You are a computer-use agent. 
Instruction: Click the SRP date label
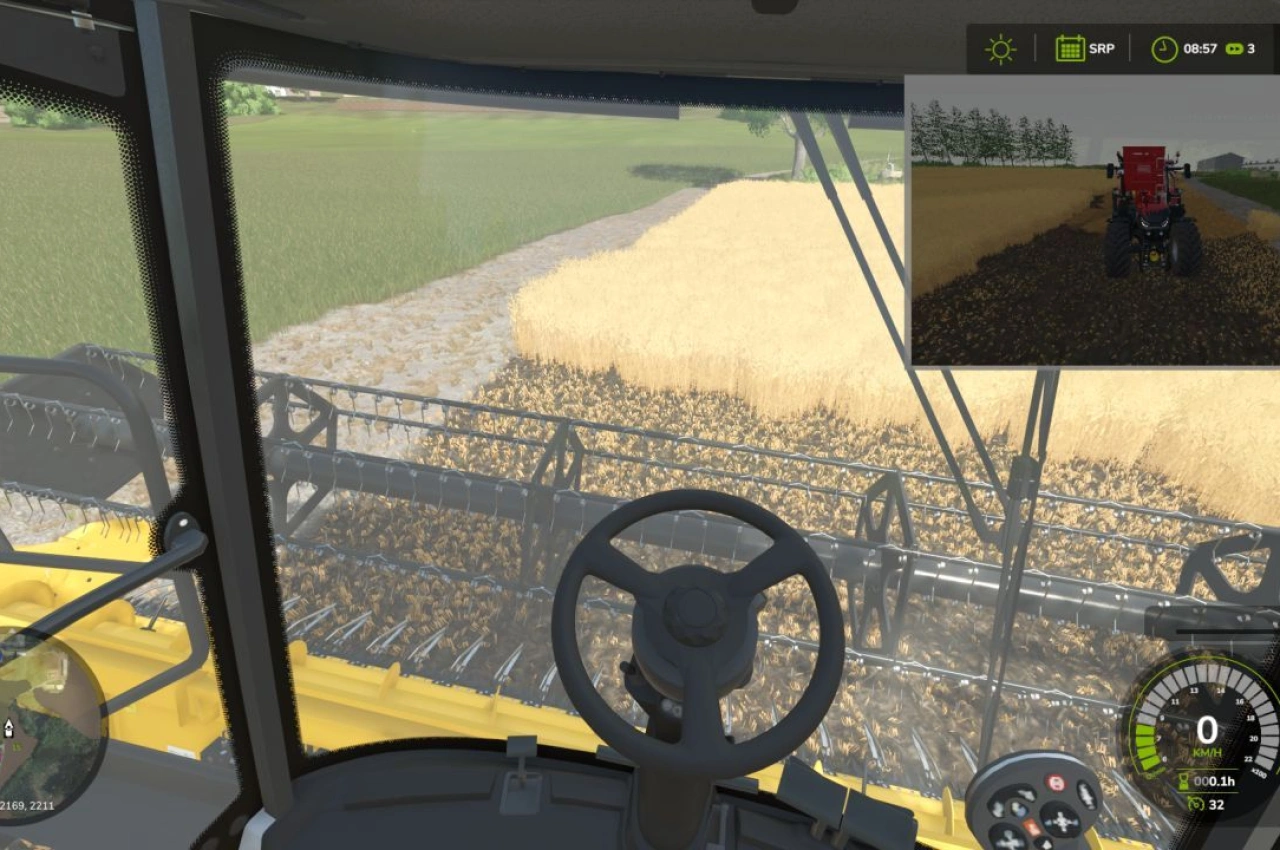coord(1102,47)
